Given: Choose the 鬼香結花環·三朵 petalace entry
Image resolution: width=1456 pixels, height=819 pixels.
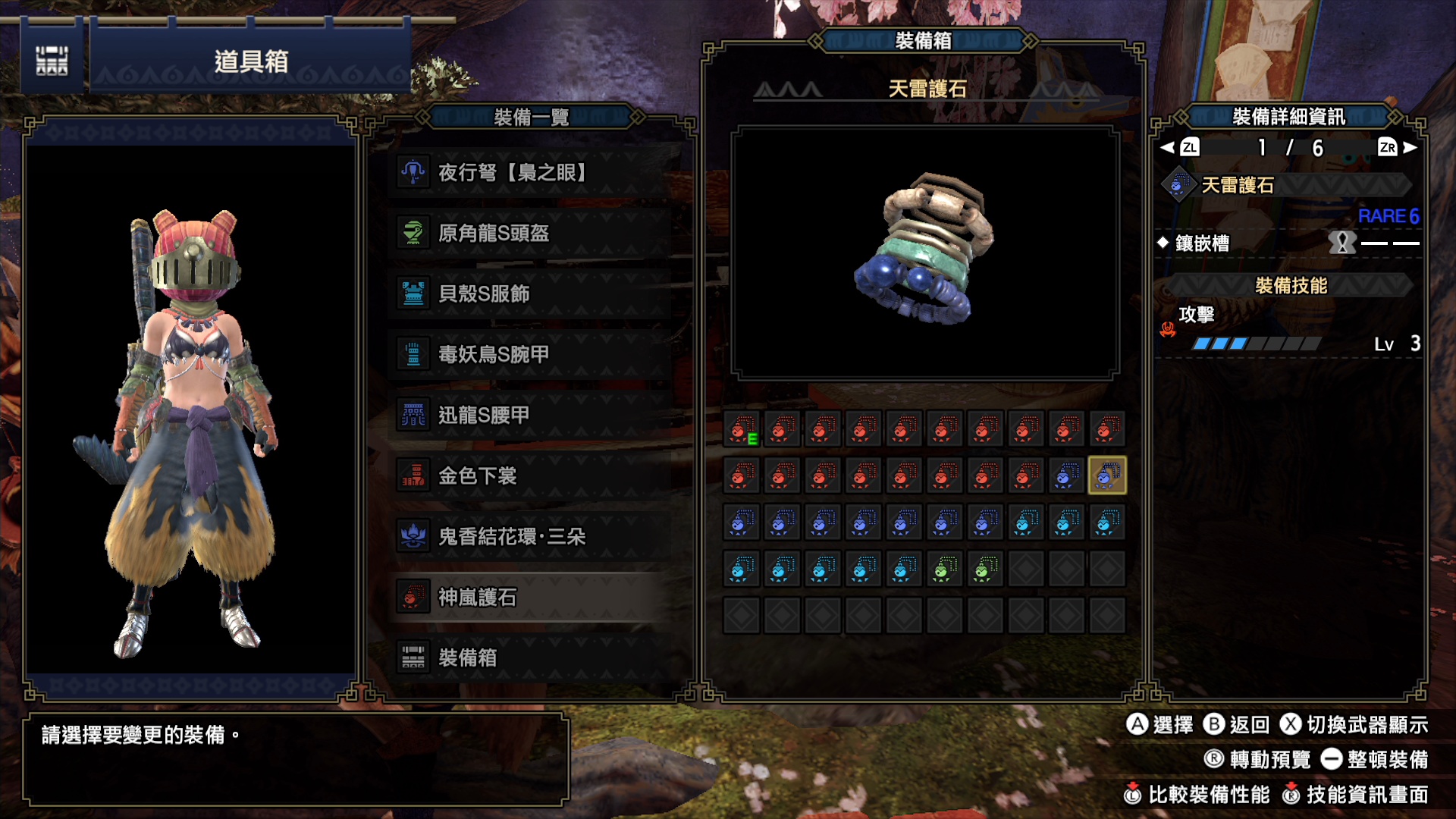Looking at the screenshot, I should click(x=531, y=537).
